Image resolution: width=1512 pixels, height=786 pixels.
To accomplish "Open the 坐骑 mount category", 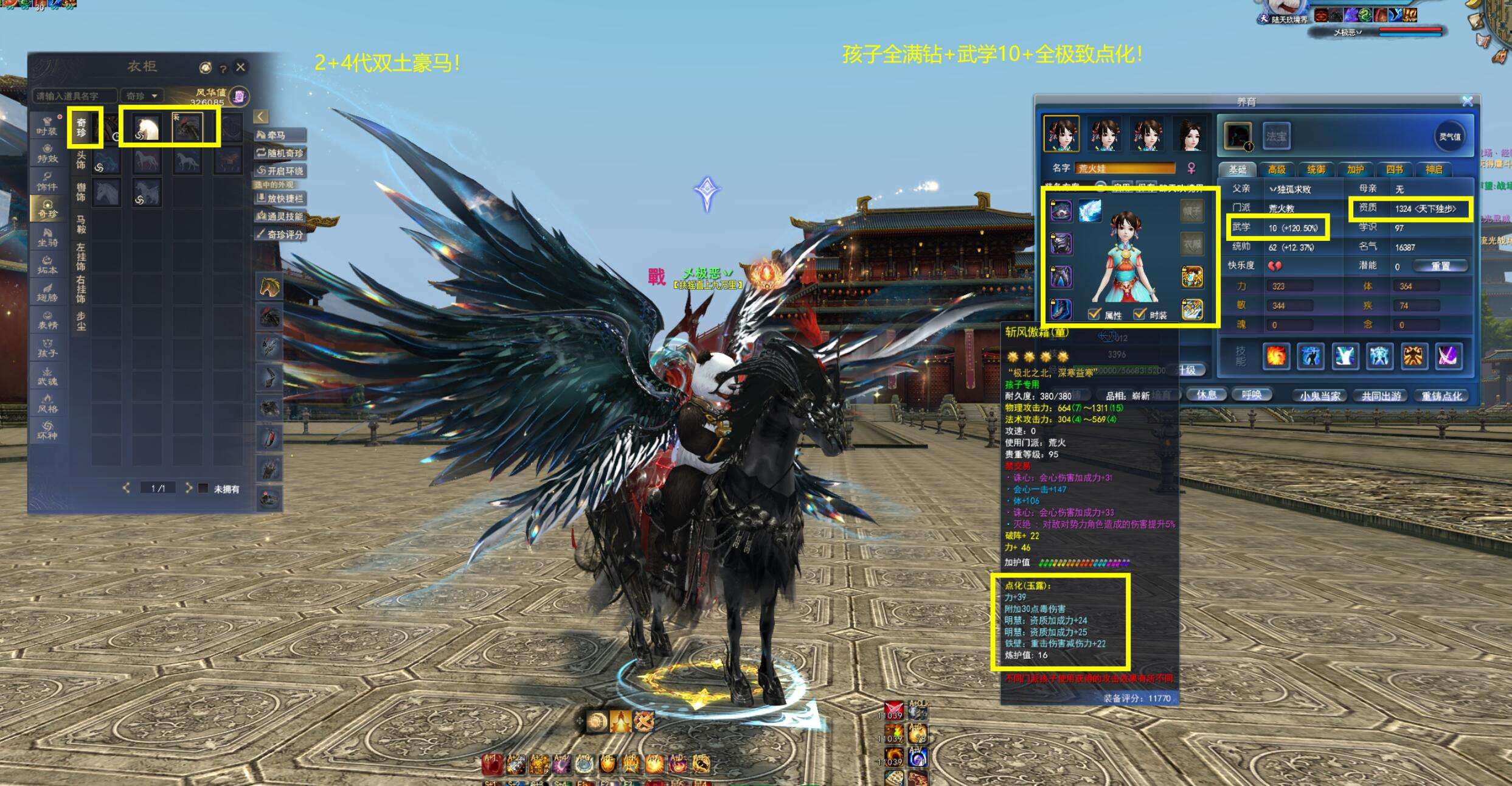I will [47, 237].
